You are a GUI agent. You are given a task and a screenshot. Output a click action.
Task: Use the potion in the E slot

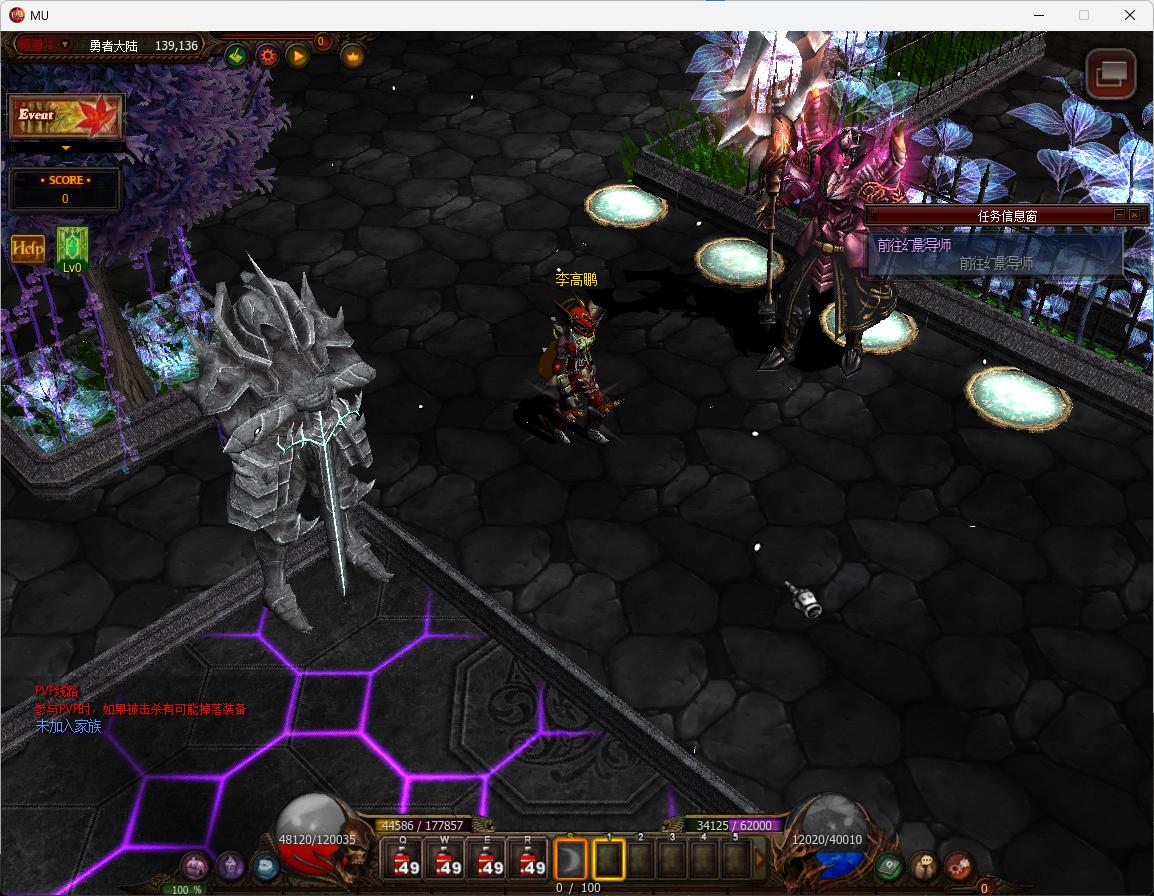(488, 859)
